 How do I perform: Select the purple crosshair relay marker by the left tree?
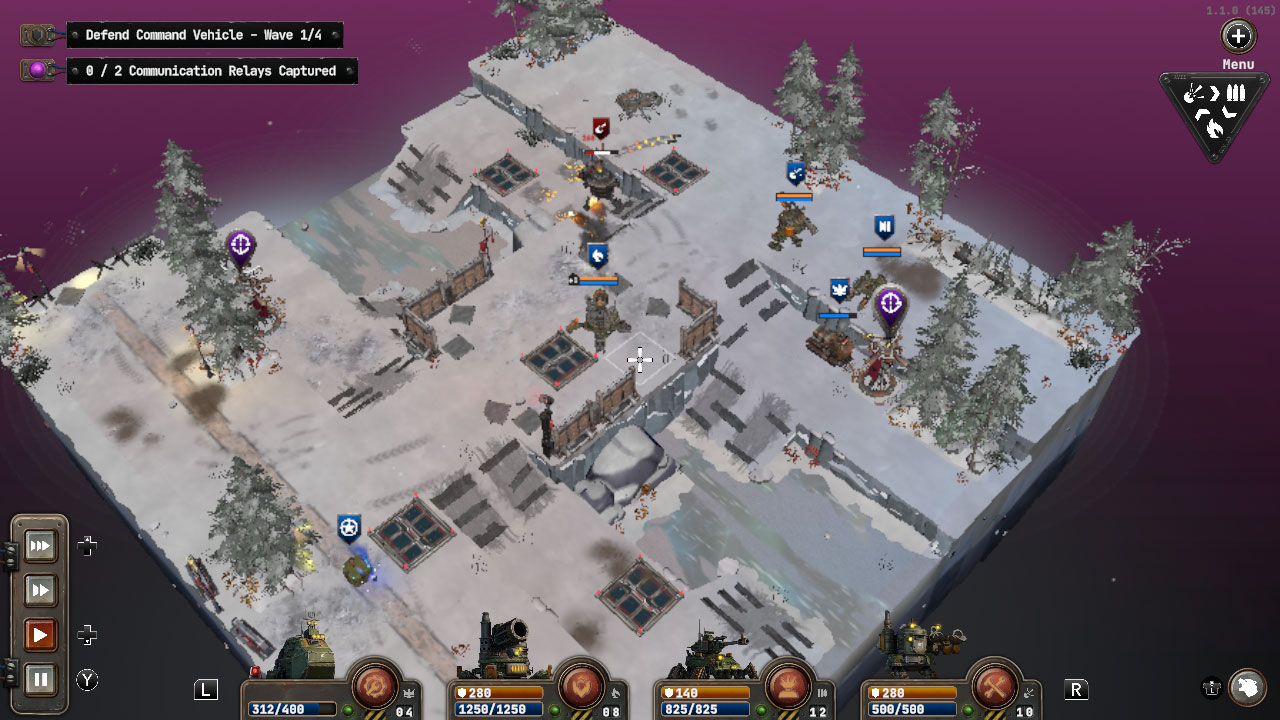click(240, 246)
